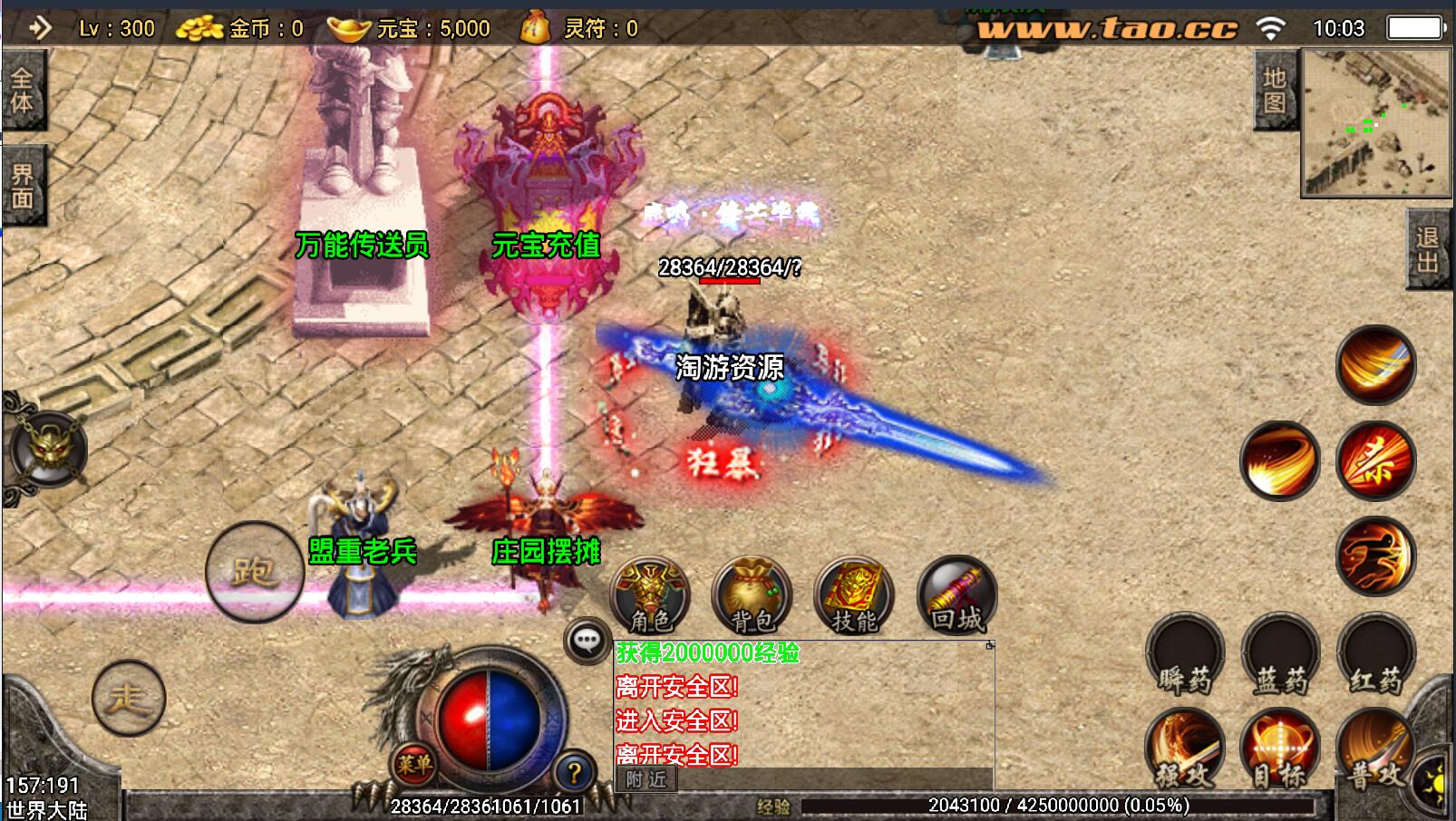Open the 角色 character panel
The height and width of the screenshot is (821, 1456).
[650, 596]
